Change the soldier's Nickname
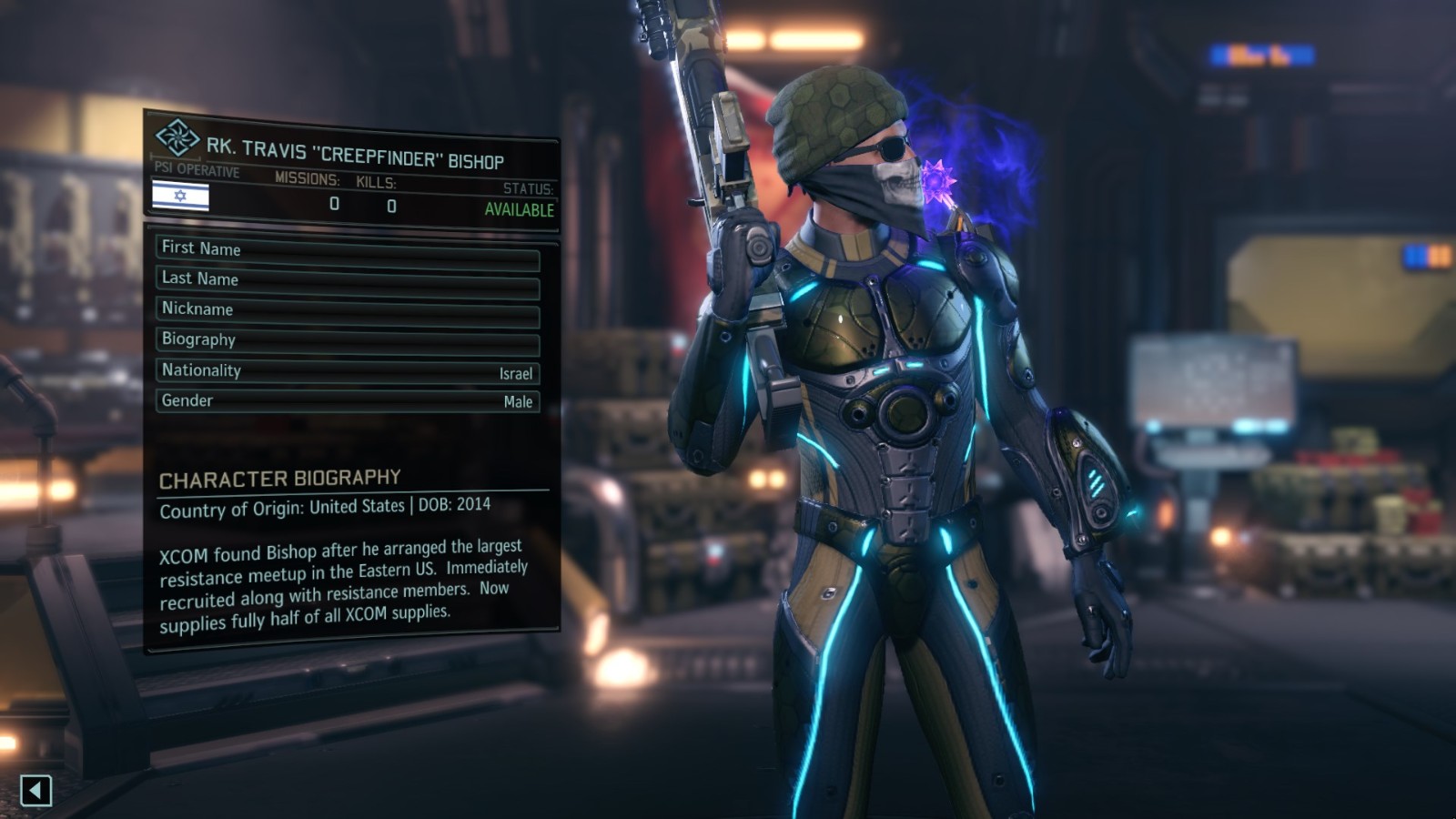The width and height of the screenshot is (1456, 819). tap(348, 312)
